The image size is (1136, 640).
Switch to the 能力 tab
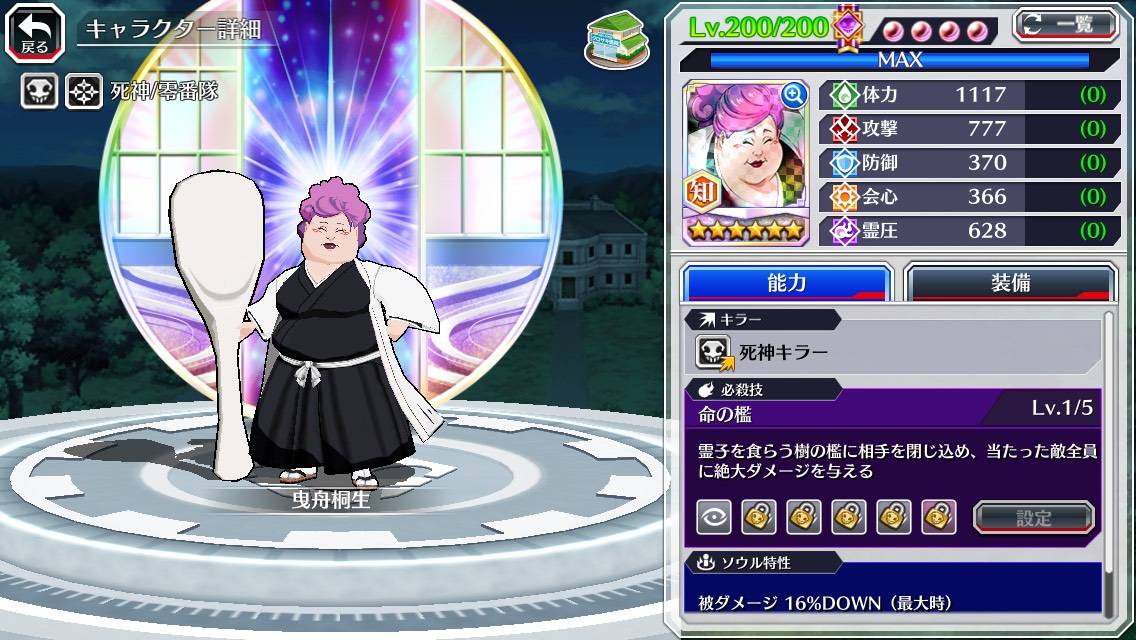click(786, 283)
